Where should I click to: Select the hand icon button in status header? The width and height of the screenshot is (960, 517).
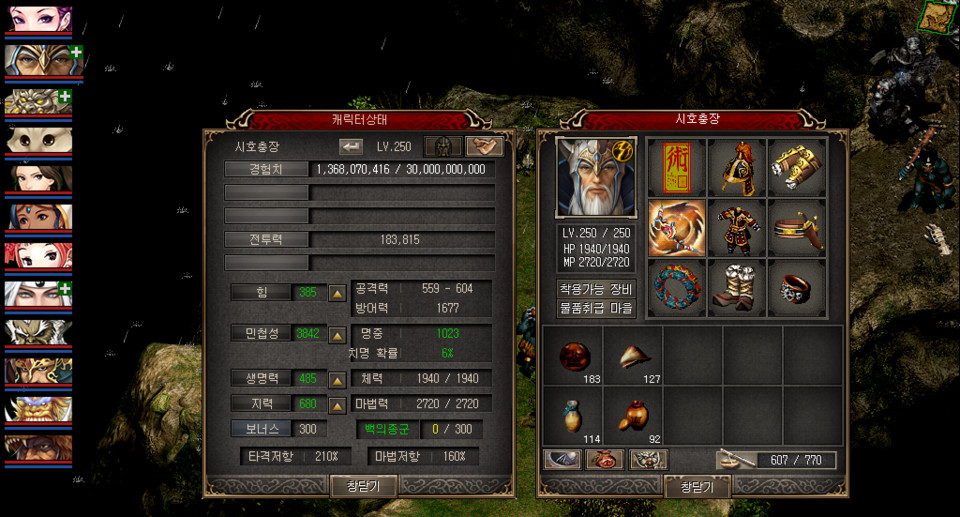pos(484,146)
